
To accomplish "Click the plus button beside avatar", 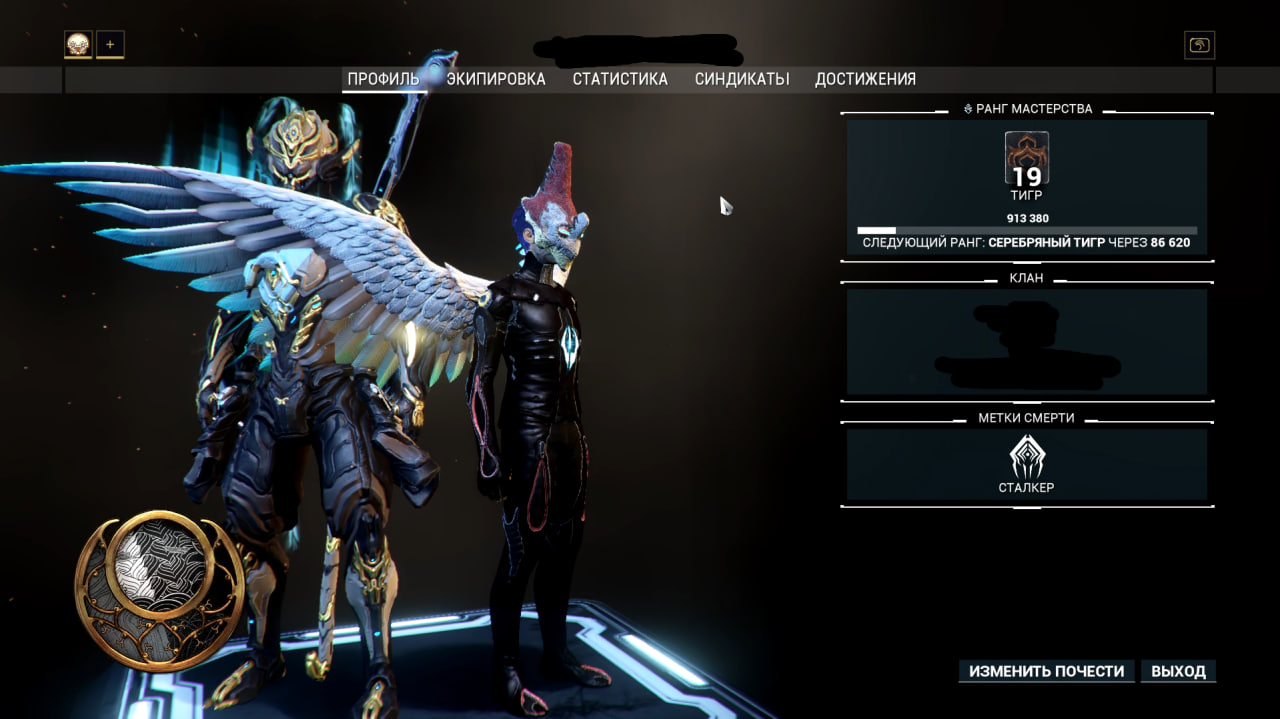I will pyautogui.click(x=110, y=44).
